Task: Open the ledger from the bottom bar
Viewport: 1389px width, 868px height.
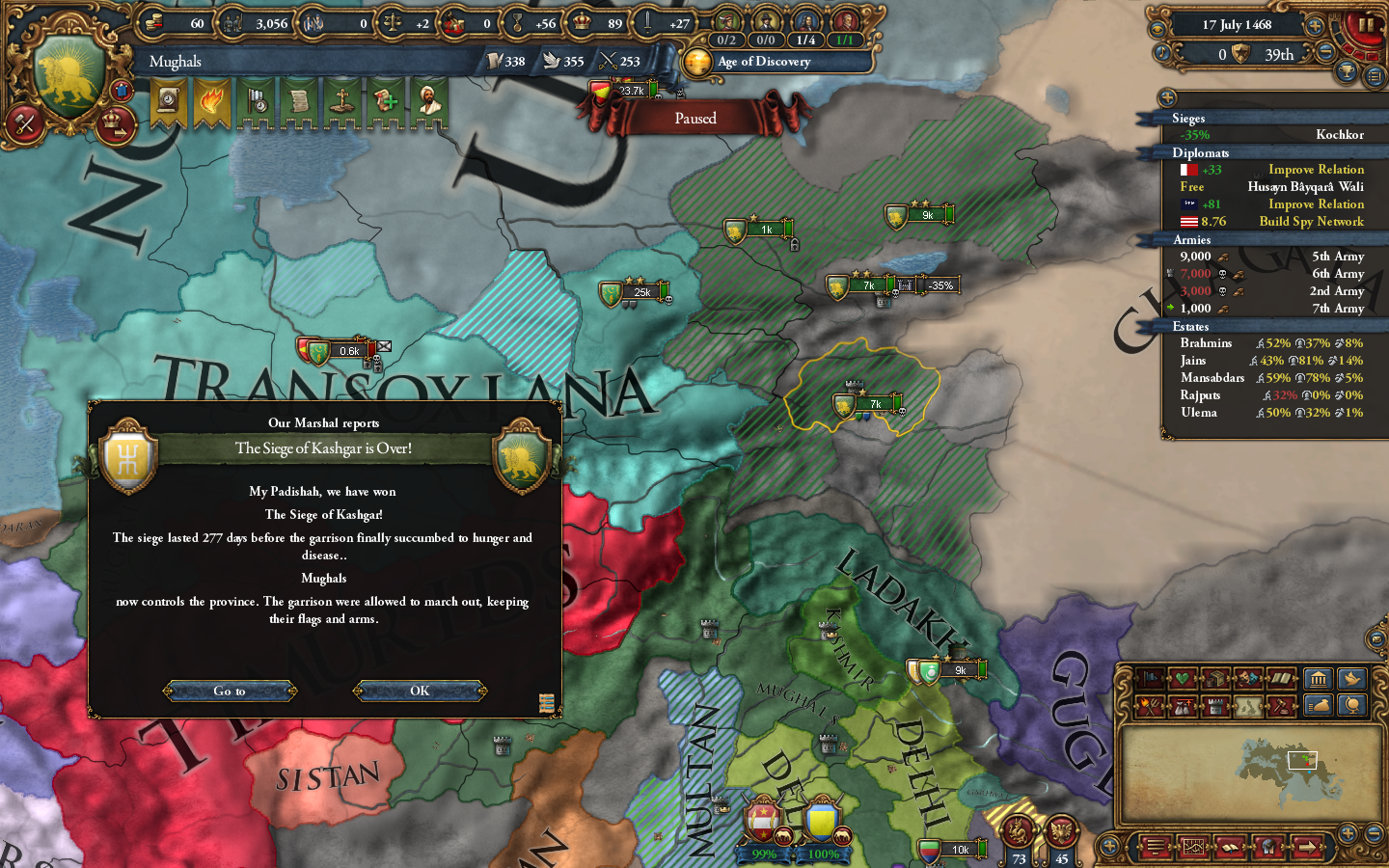Action: pos(1229,847)
